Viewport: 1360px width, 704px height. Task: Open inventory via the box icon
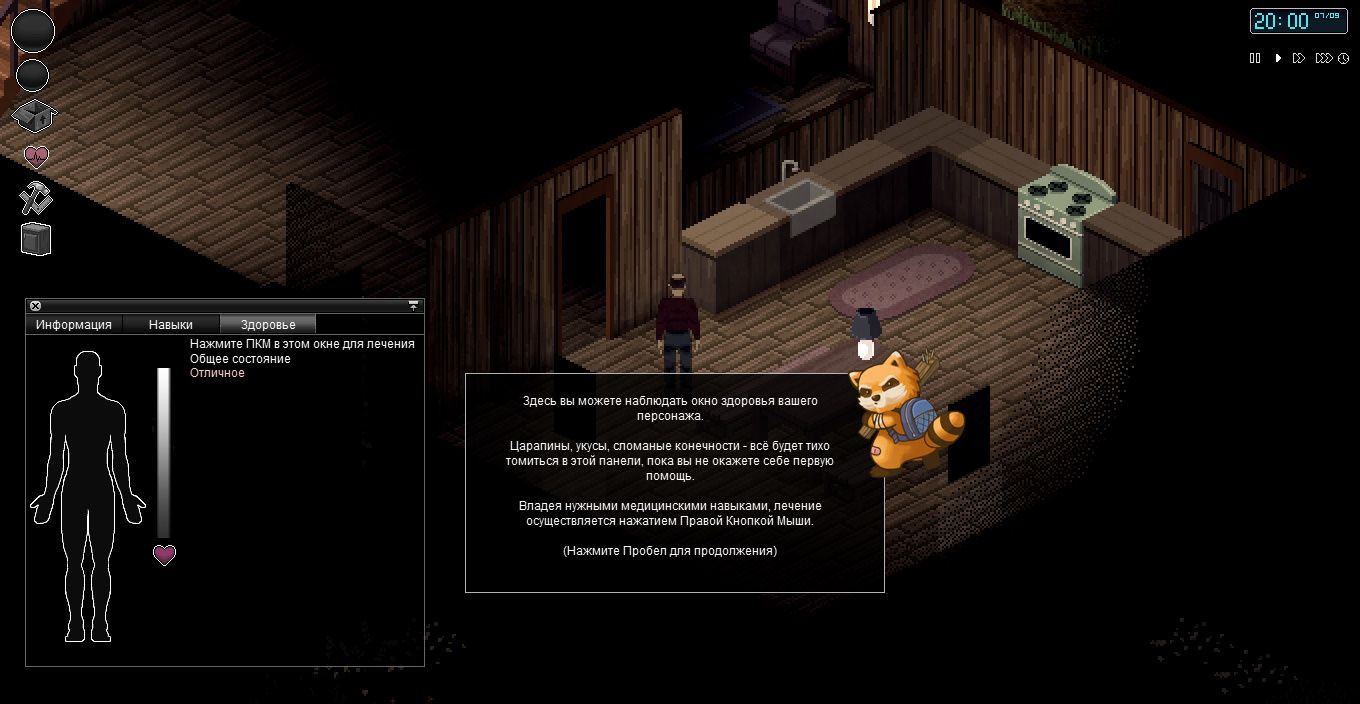[x=34, y=116]
